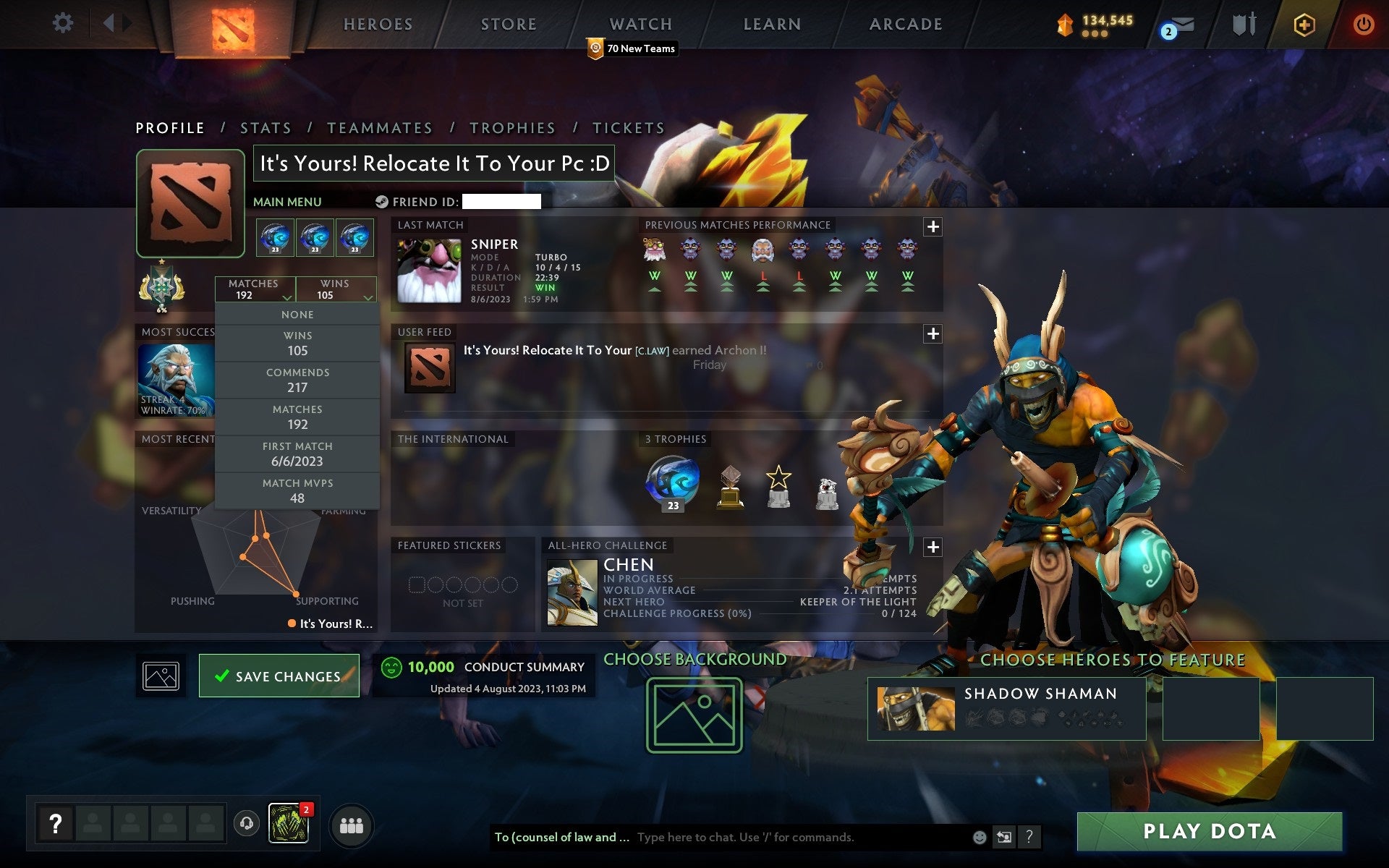1389x868 pixels.
Task: Open the friends list group icon
Action: pyautogui.click(x=350, y=825)
